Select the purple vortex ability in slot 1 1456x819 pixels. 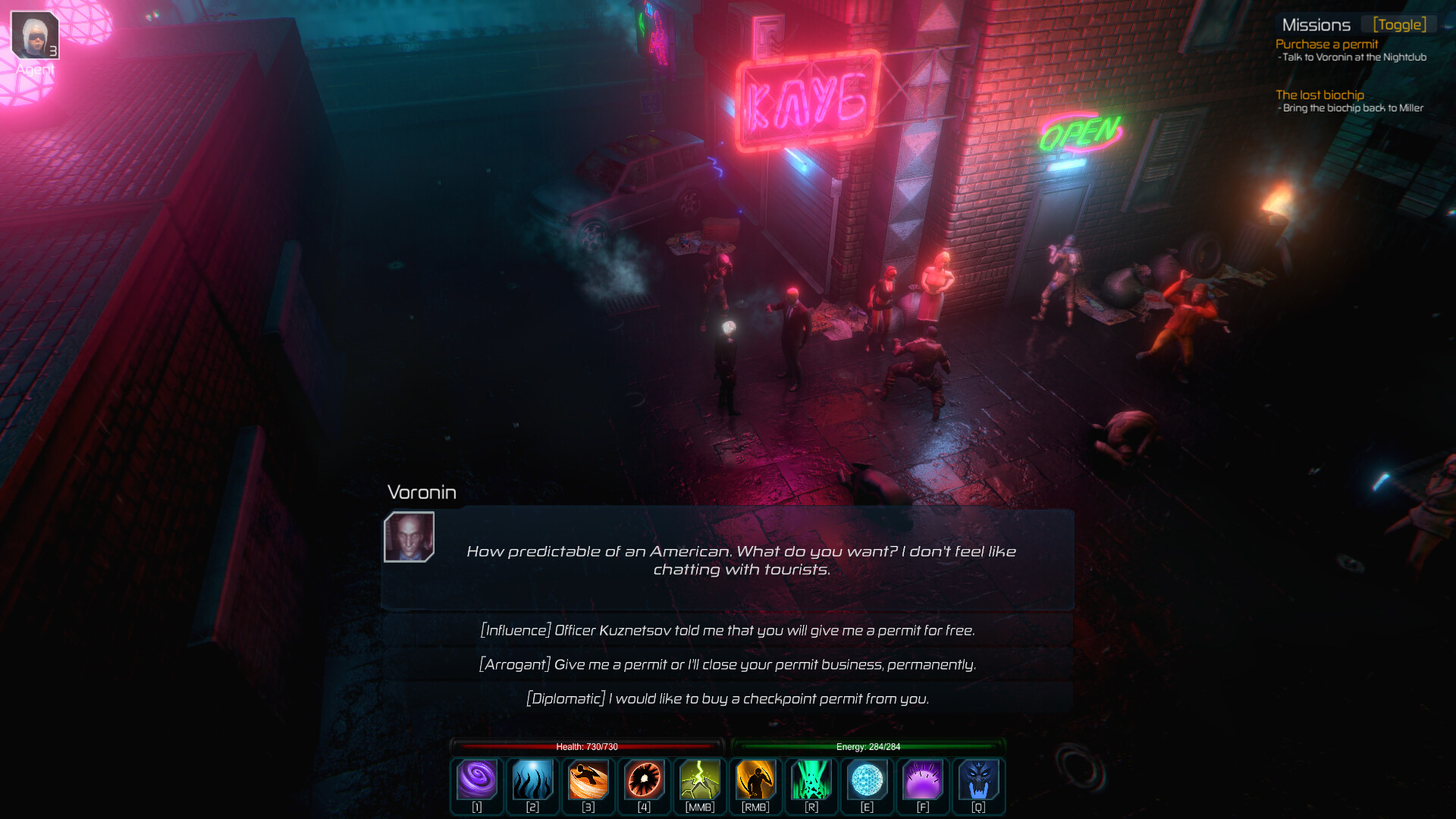477,786
